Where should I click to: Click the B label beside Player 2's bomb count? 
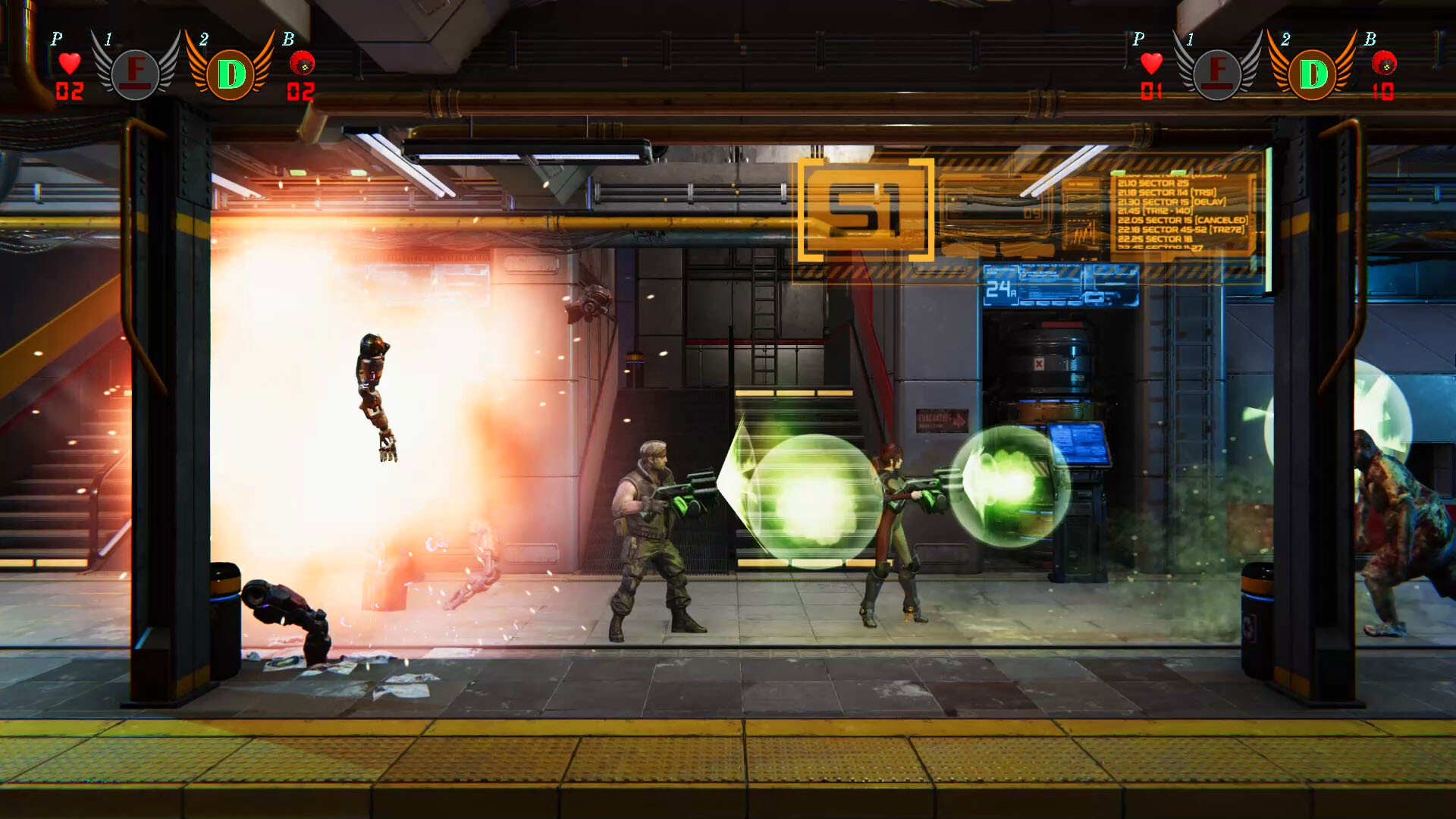point(1371,38)
